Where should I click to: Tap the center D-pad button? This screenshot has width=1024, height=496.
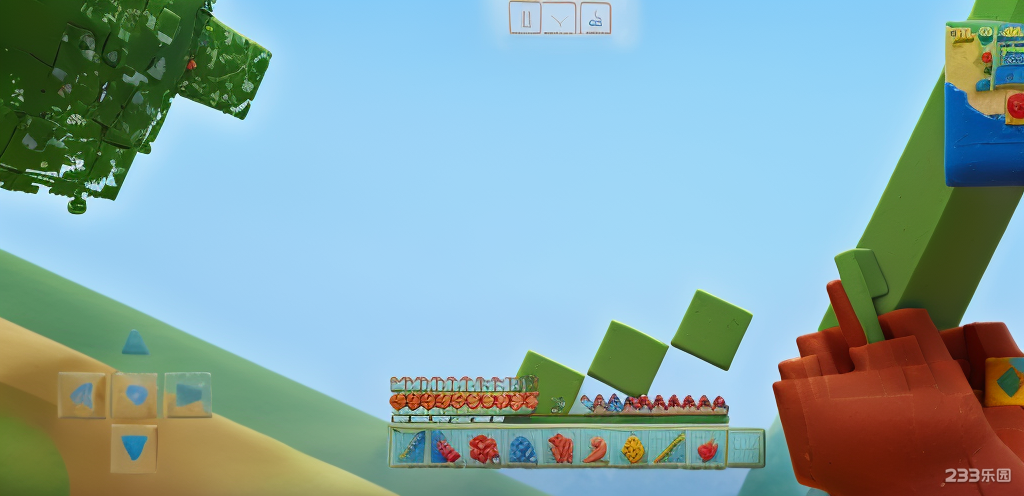pos(135,395)
